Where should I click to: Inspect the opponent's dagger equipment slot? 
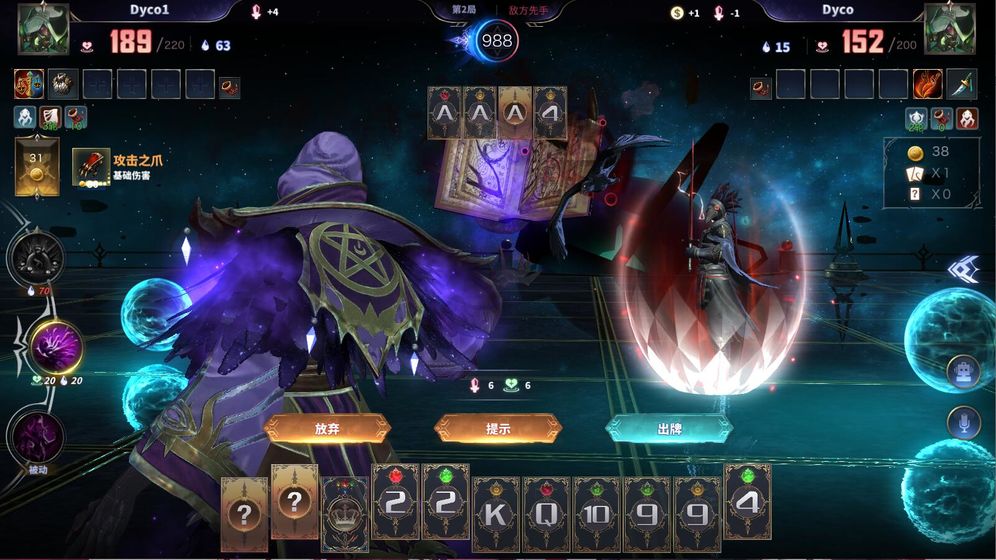click(961, 84)
